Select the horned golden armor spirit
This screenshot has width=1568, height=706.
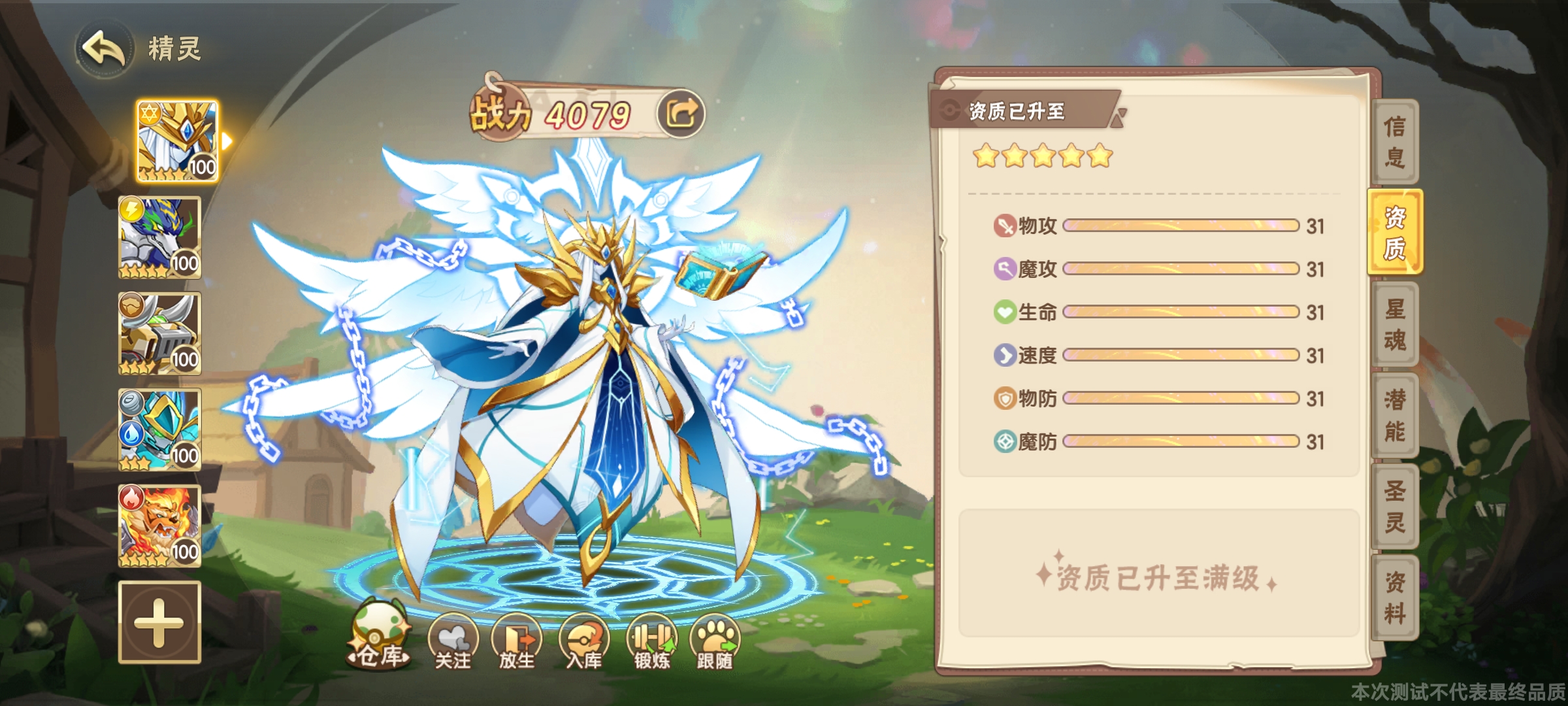[159, 334]
